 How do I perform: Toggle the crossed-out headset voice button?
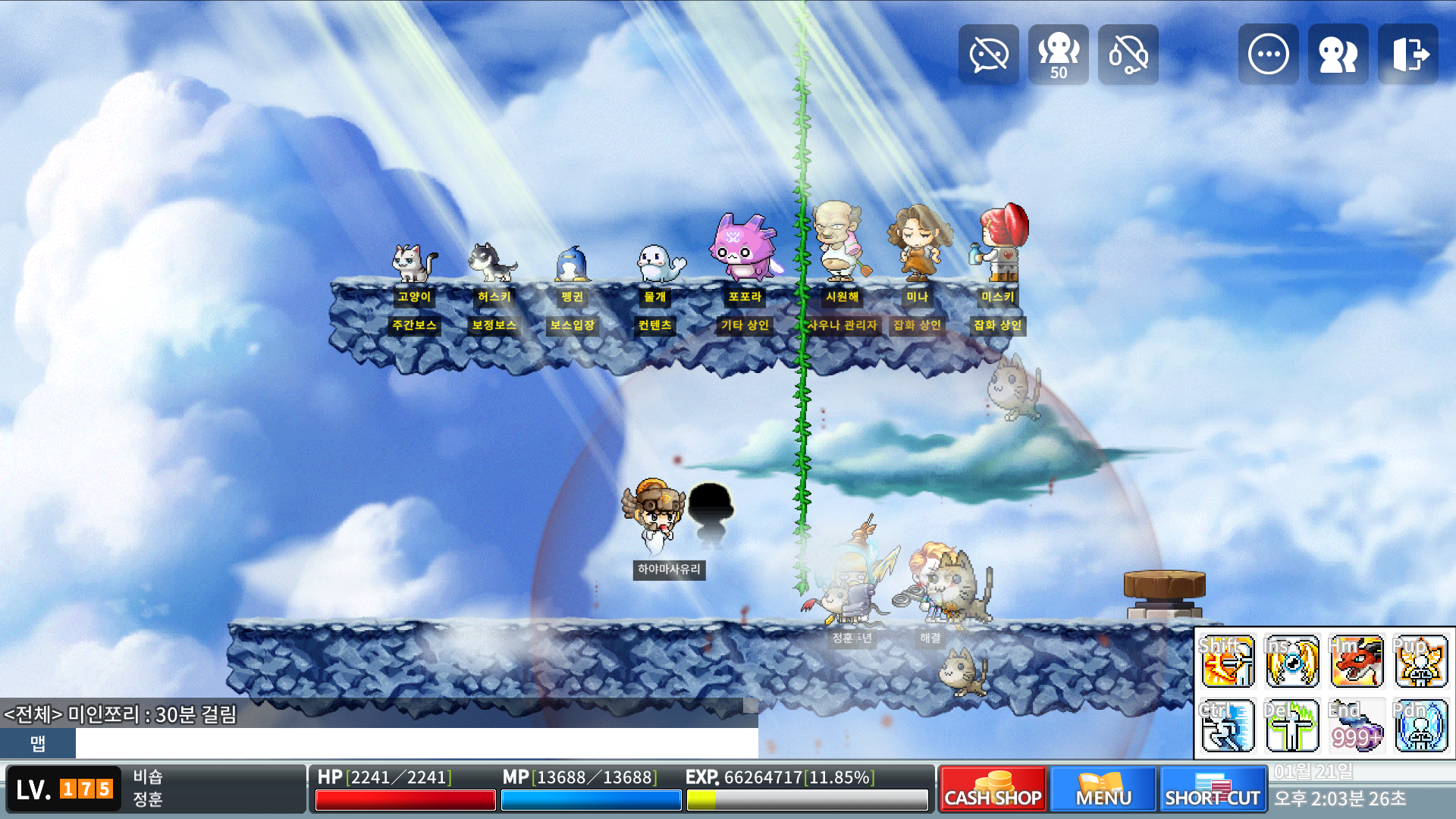click(x=1128, y=55)
